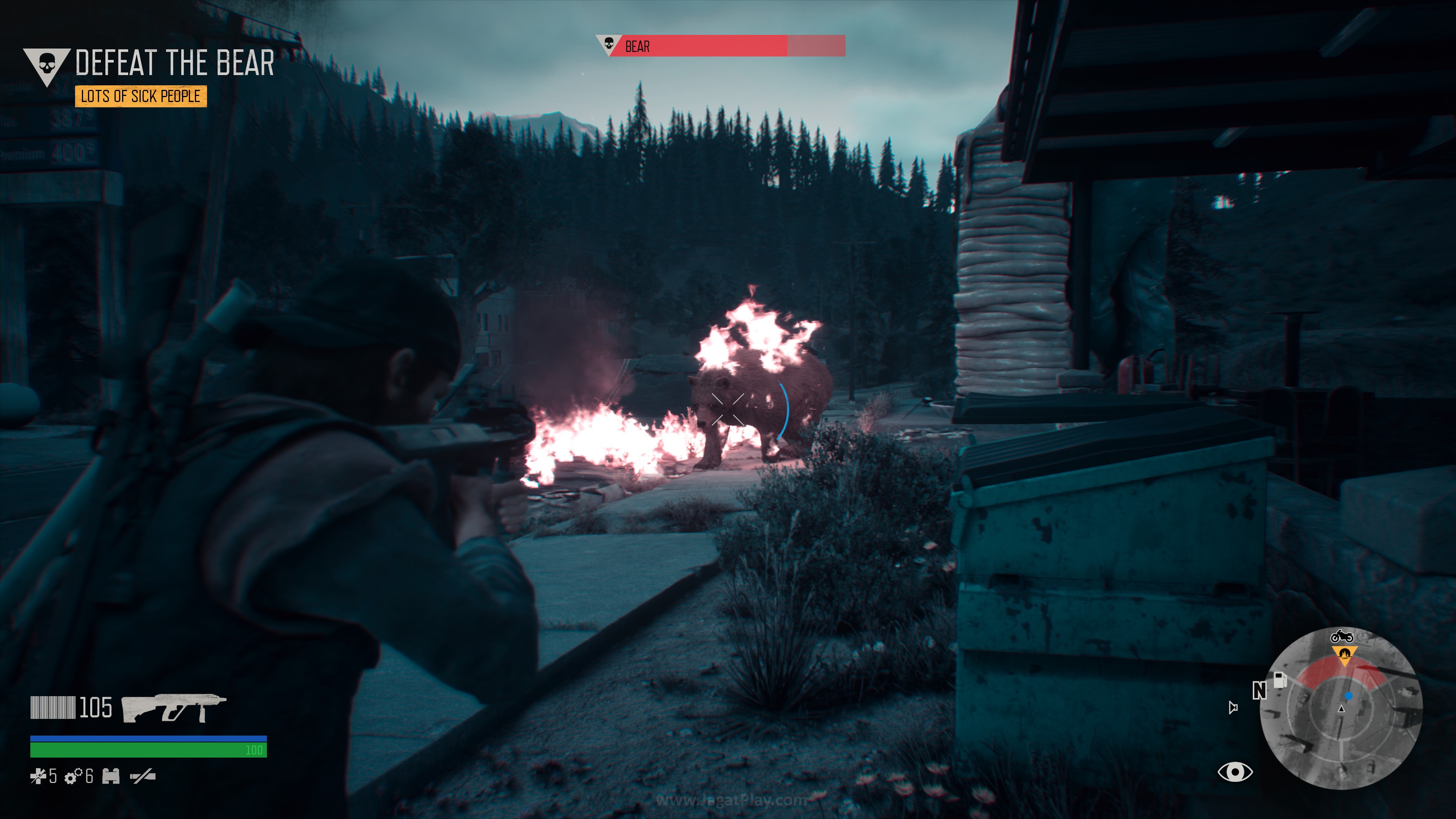Activate the binoculars icon
This screenshot has width=1456, height=819.
click(x=111, y=777)
